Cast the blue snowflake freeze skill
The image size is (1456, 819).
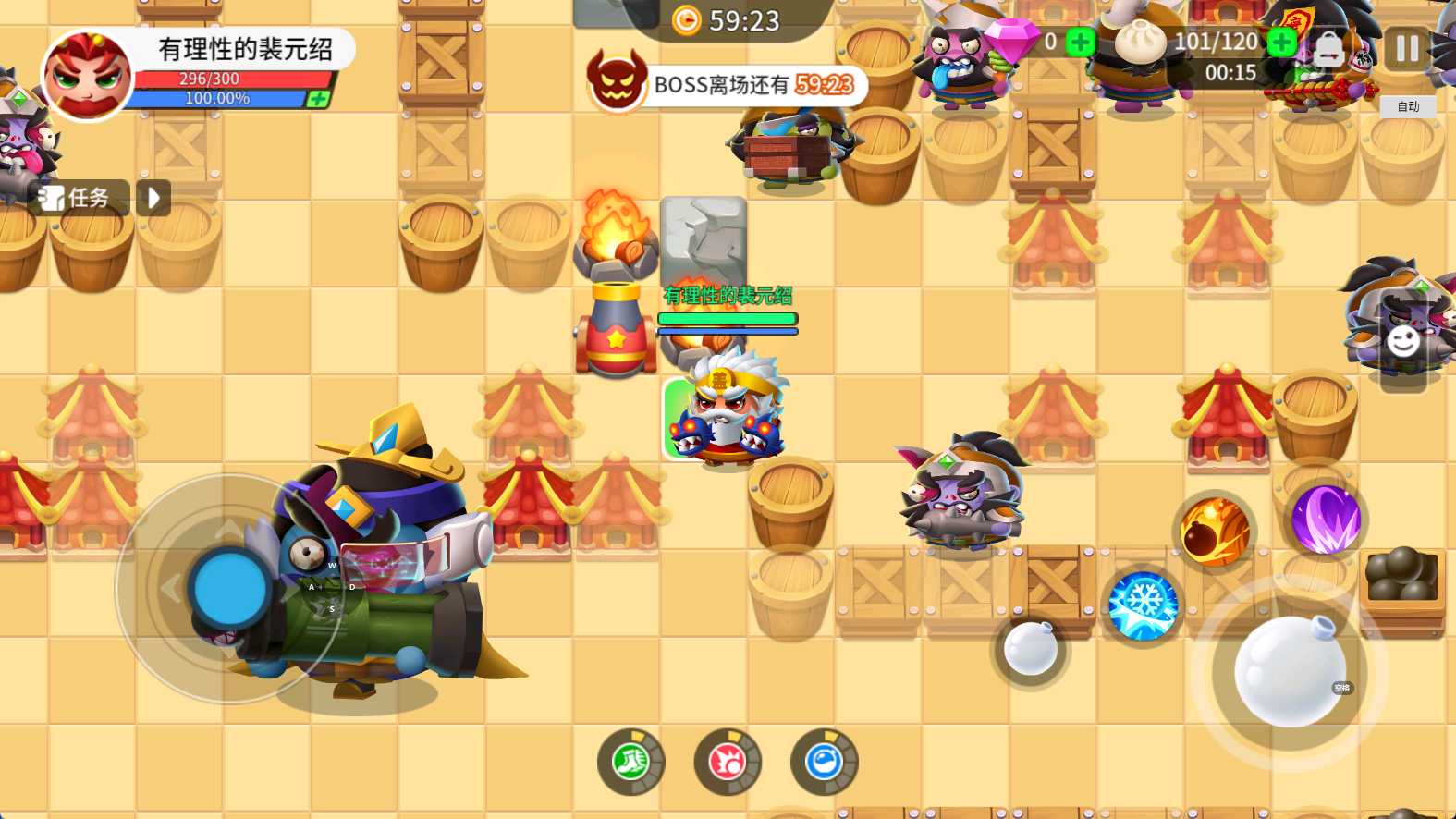[x=1143, y=606]
